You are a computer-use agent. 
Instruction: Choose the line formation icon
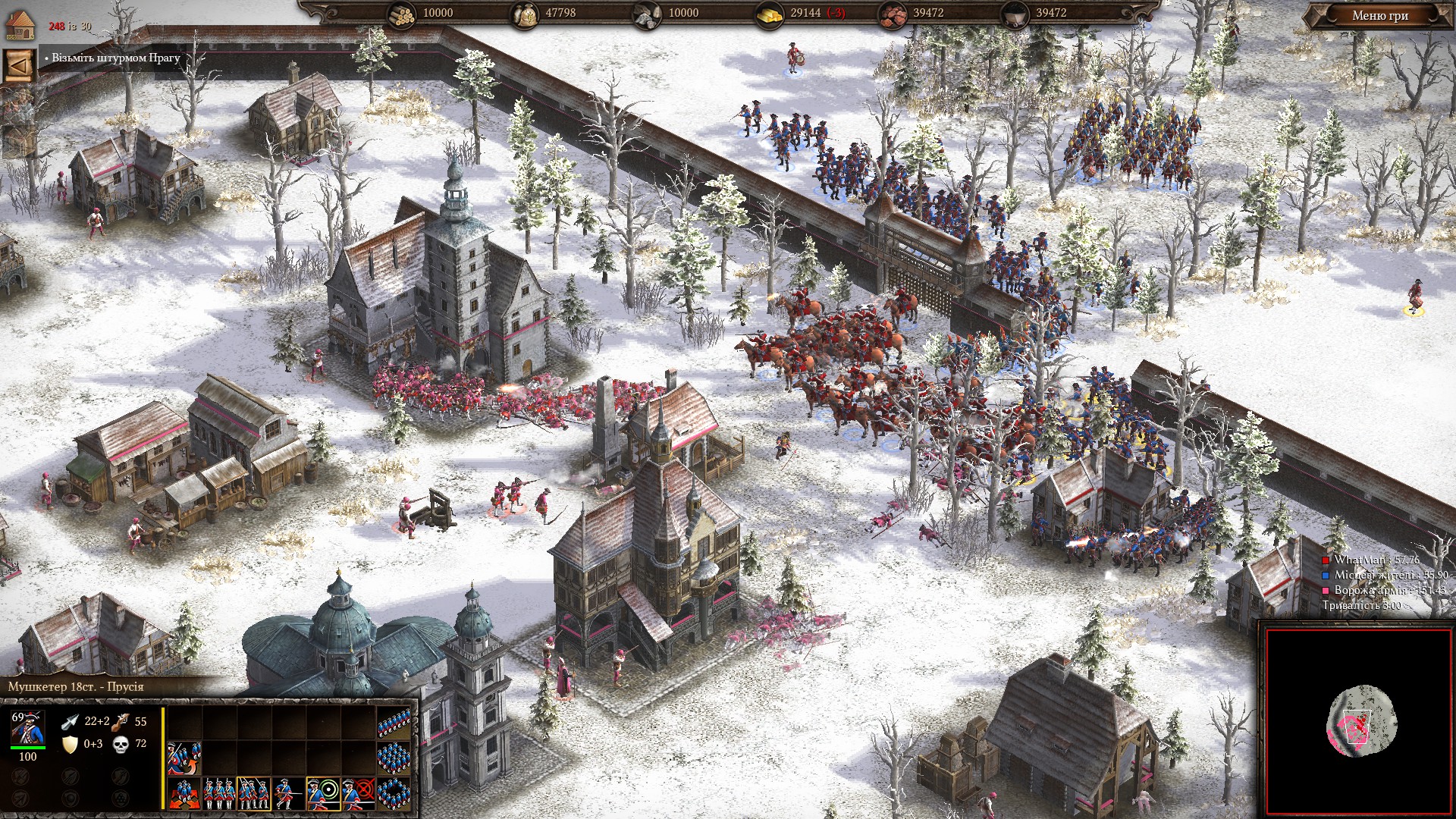(x=394, y=723)
